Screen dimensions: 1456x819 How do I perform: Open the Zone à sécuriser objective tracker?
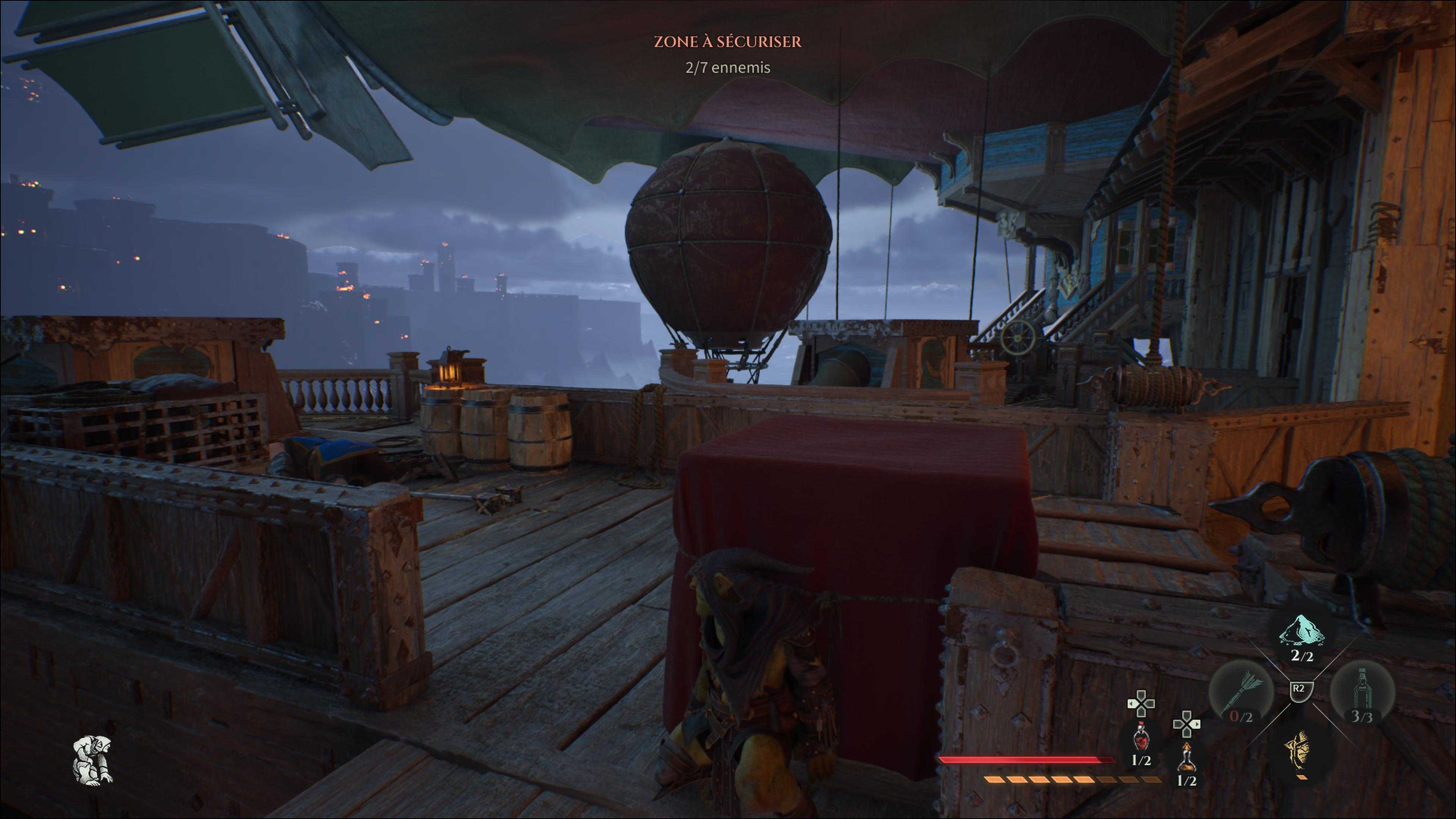click(x=728, y=42)
